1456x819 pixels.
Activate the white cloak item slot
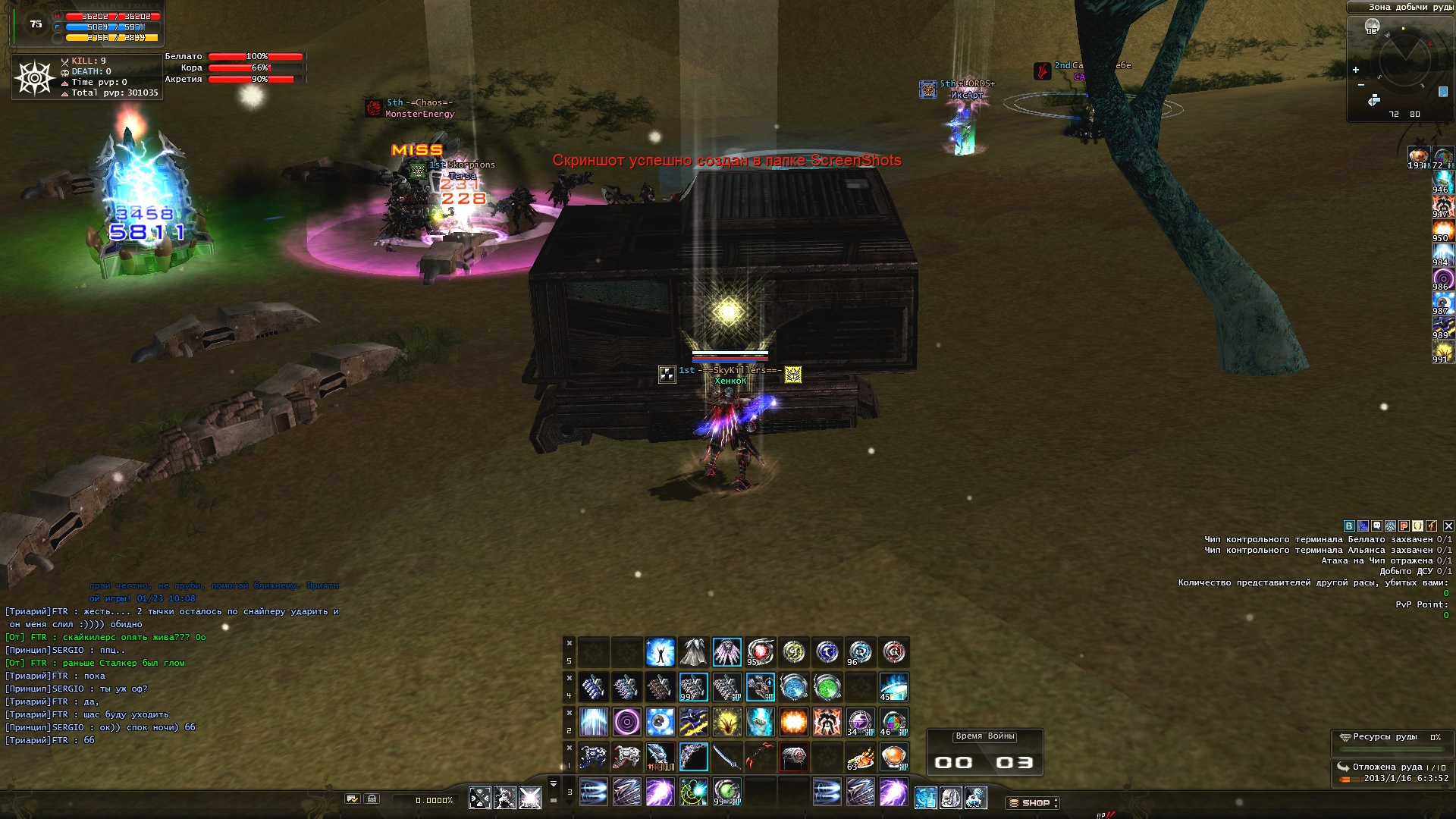tap(693, 652)
